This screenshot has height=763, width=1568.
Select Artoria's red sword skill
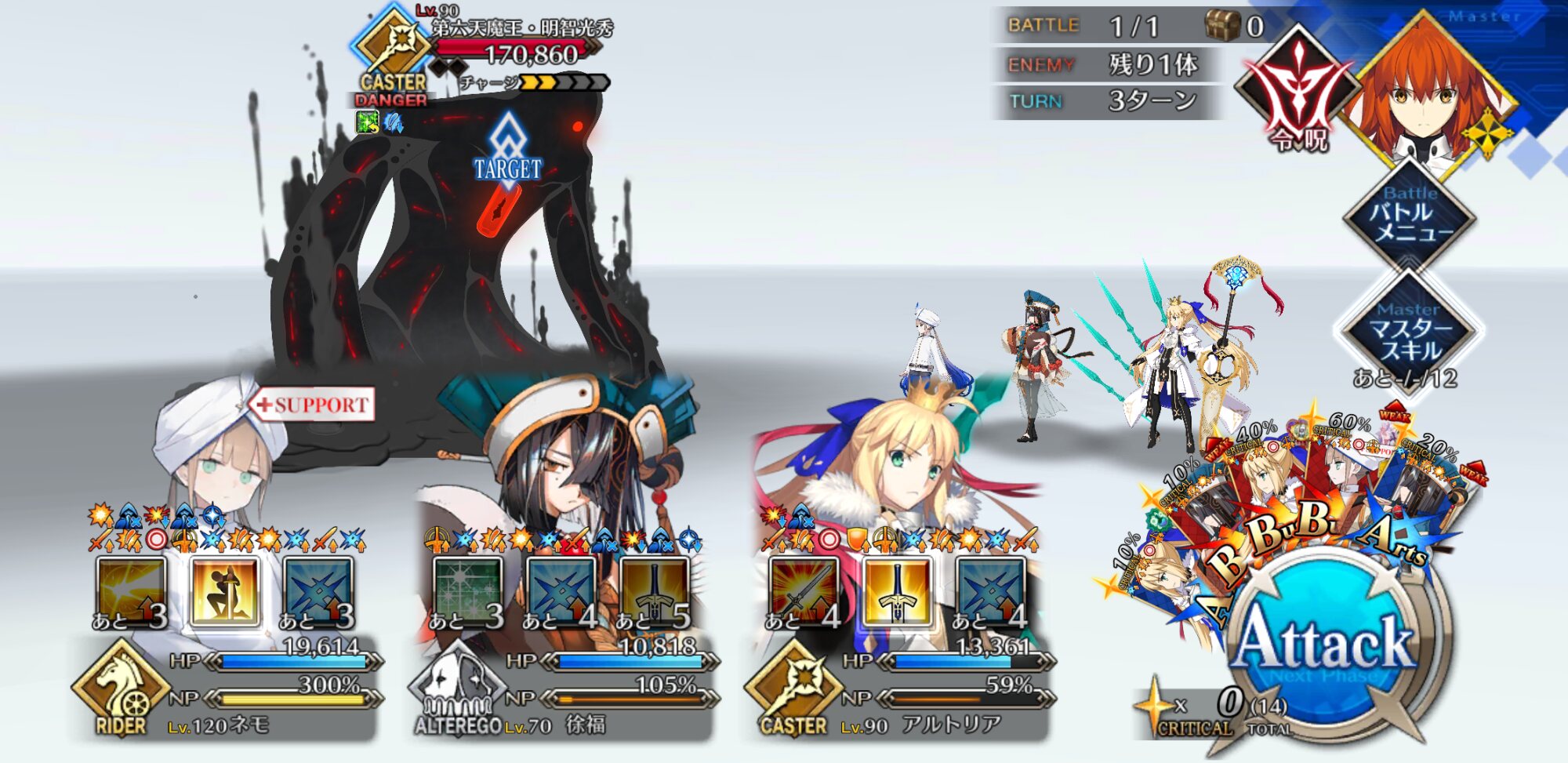pyautogui.click(x=804, y=590)
